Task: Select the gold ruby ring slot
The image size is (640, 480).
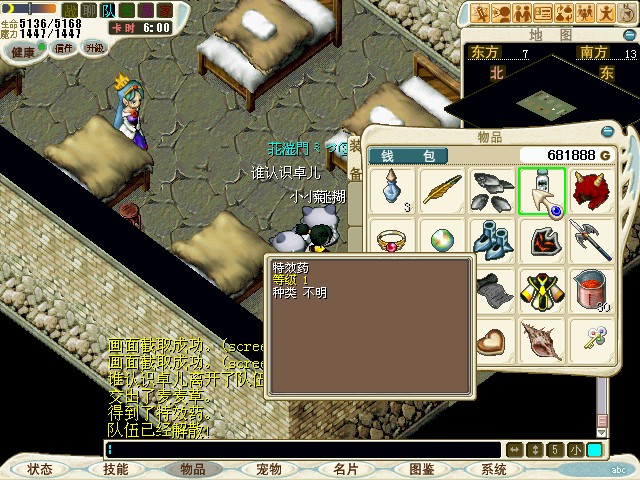Action: [x=393, y=240]
